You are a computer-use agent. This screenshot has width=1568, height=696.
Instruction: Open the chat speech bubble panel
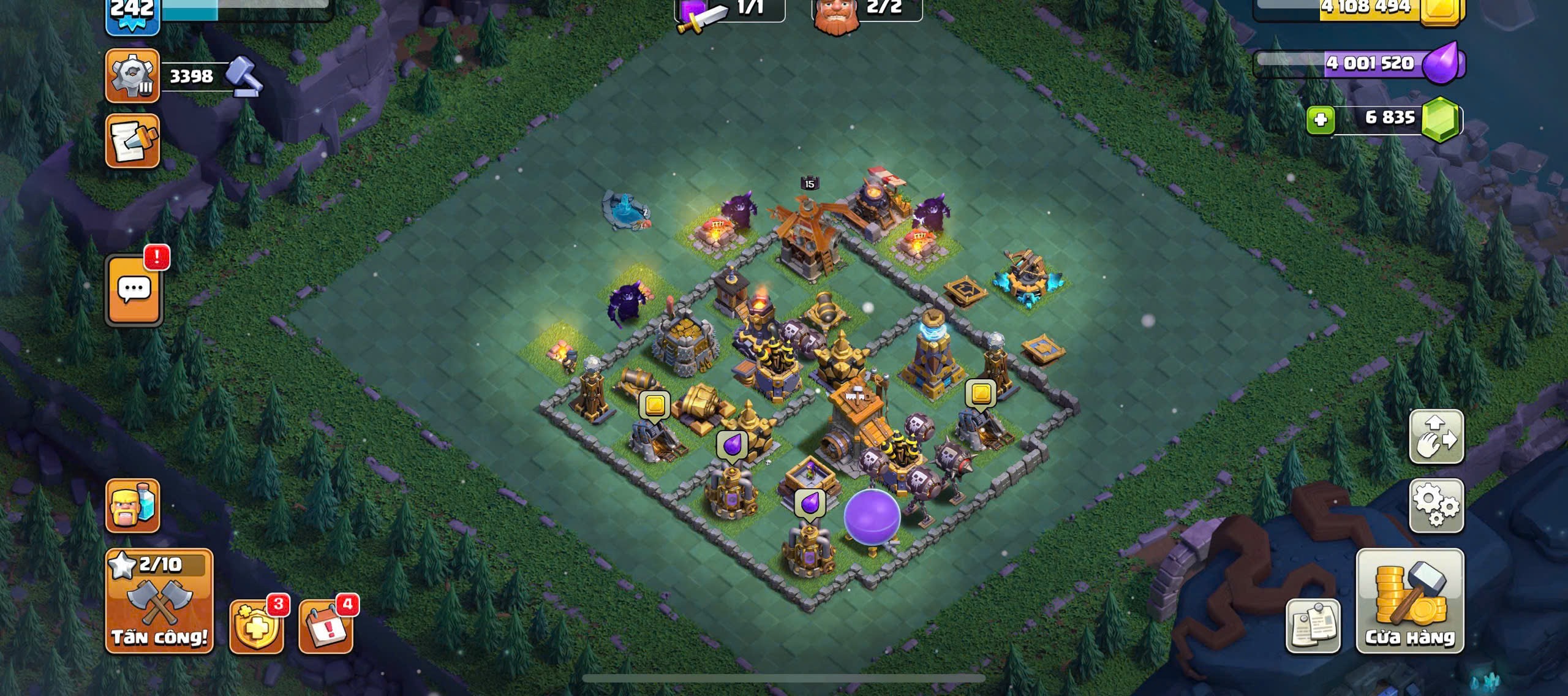pyautogui.click(x=134, y=289)
